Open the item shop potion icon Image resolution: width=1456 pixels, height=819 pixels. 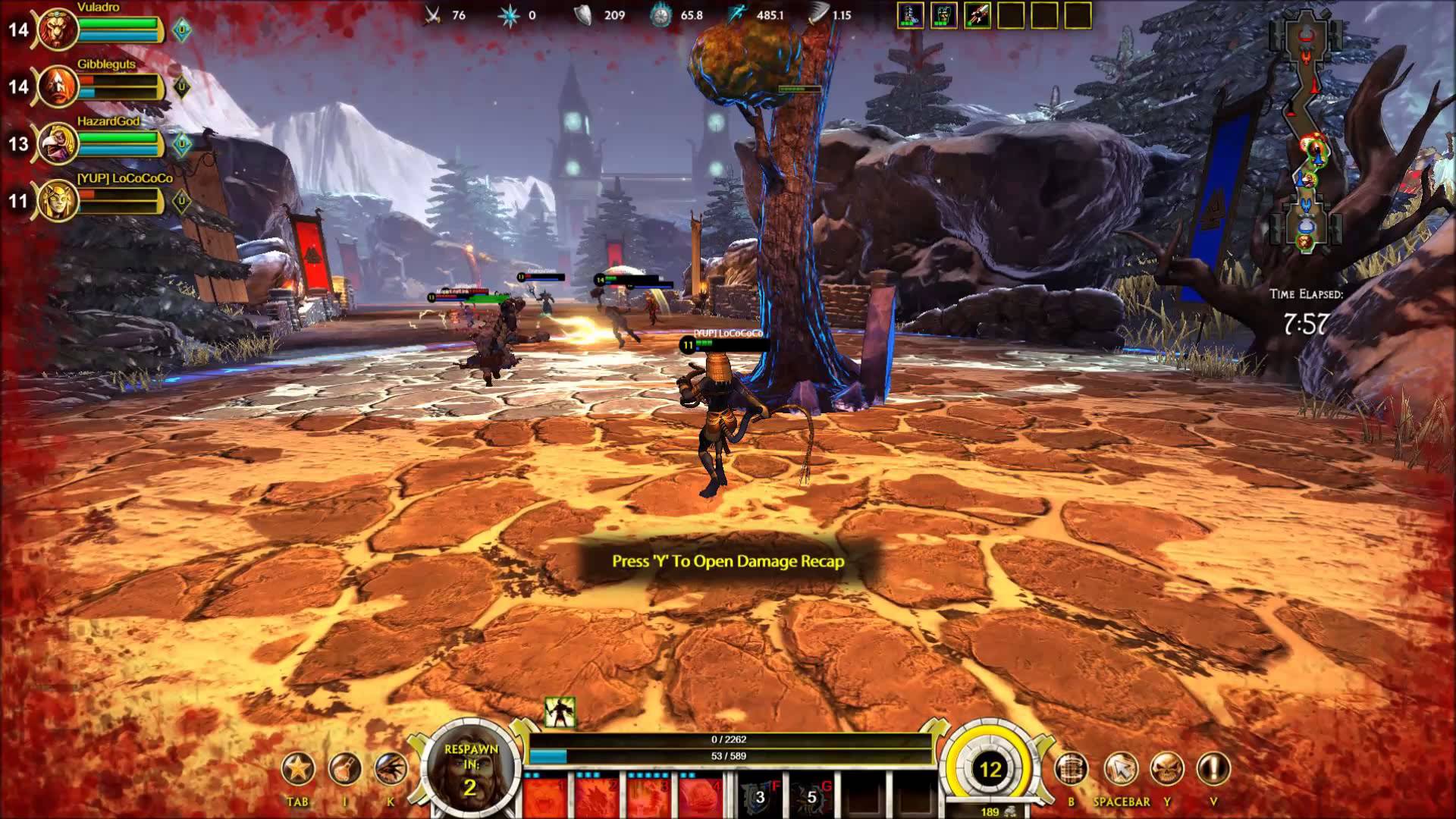coord(344,770)
